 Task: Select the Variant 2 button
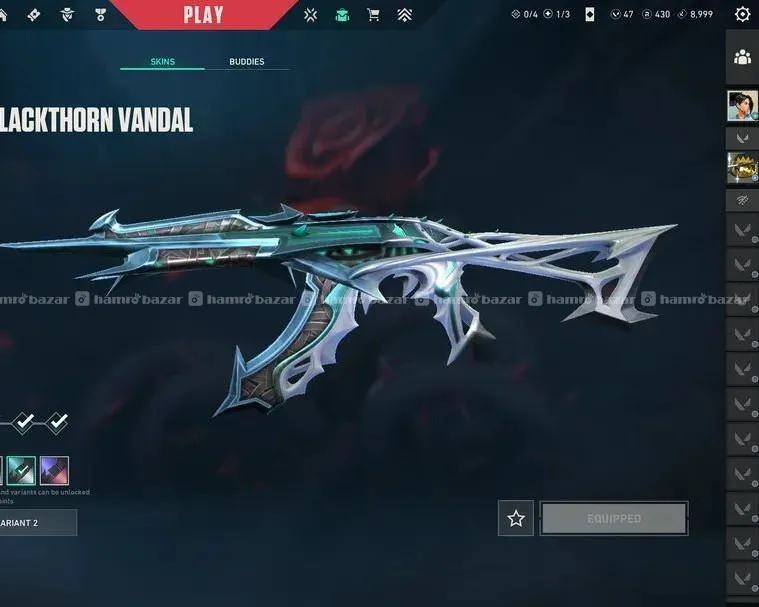click(x=37, y=522)
